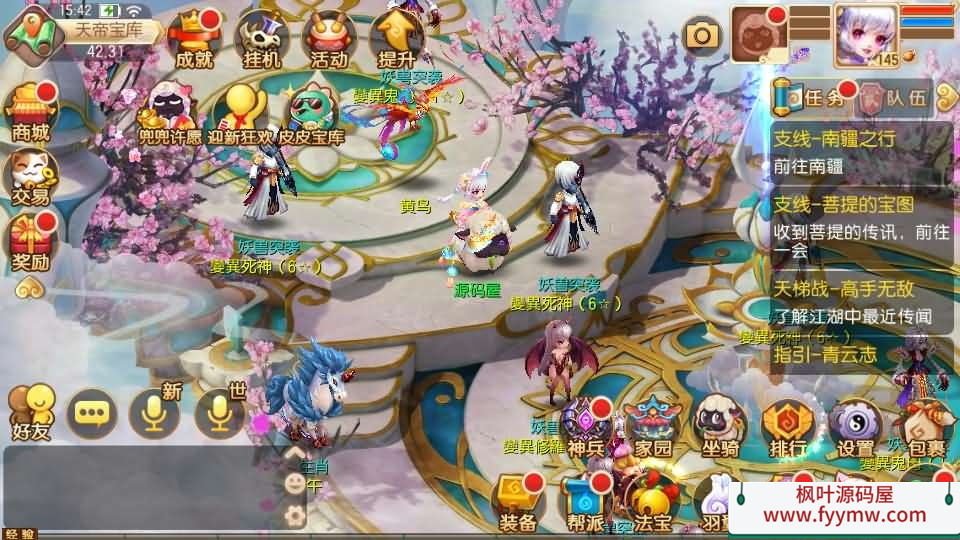Open the 皮皮宝库 treasure event

[311, 112]
